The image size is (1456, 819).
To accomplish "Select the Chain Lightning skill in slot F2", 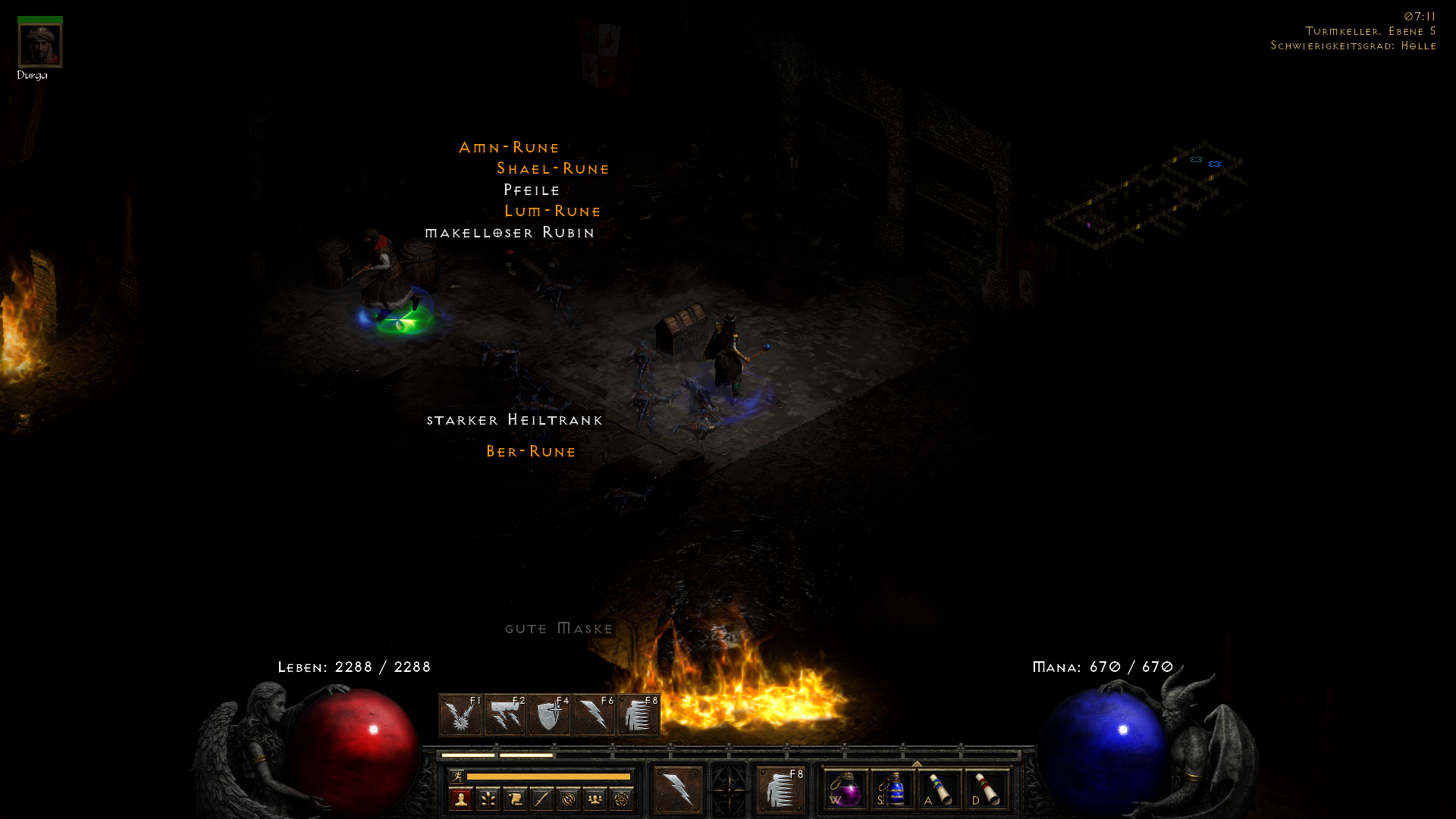I will [x=503, y=714].
